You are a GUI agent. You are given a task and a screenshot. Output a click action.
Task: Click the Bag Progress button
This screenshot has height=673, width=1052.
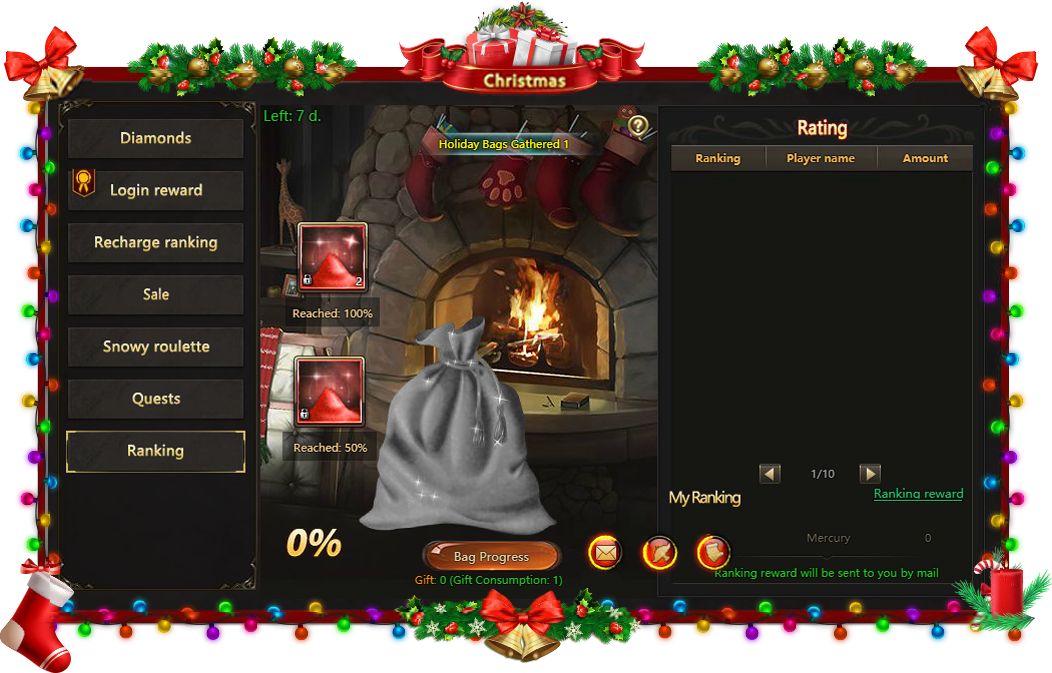[x=491, y=557]
